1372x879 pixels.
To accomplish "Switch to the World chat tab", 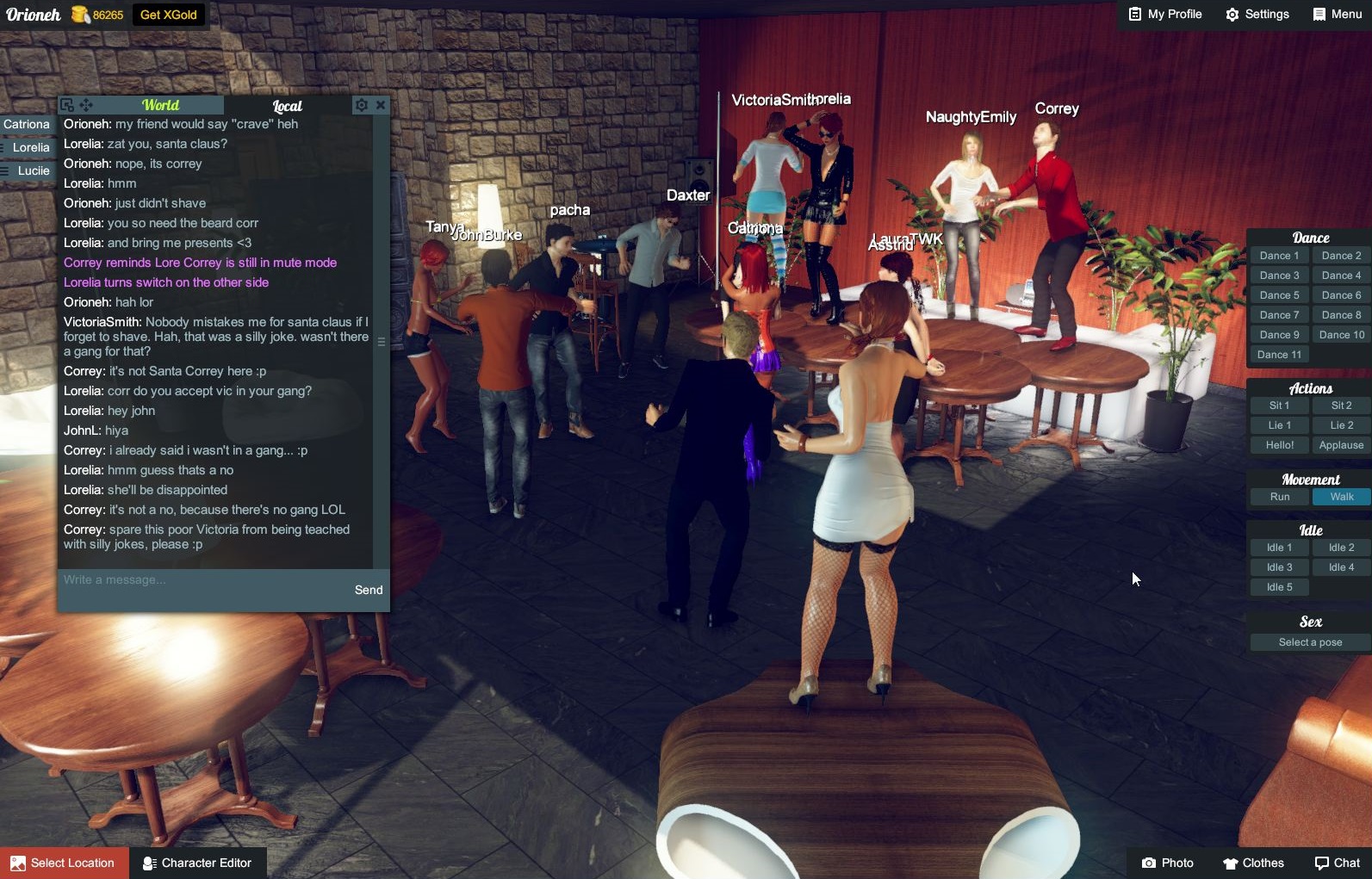I will point(159,104).
